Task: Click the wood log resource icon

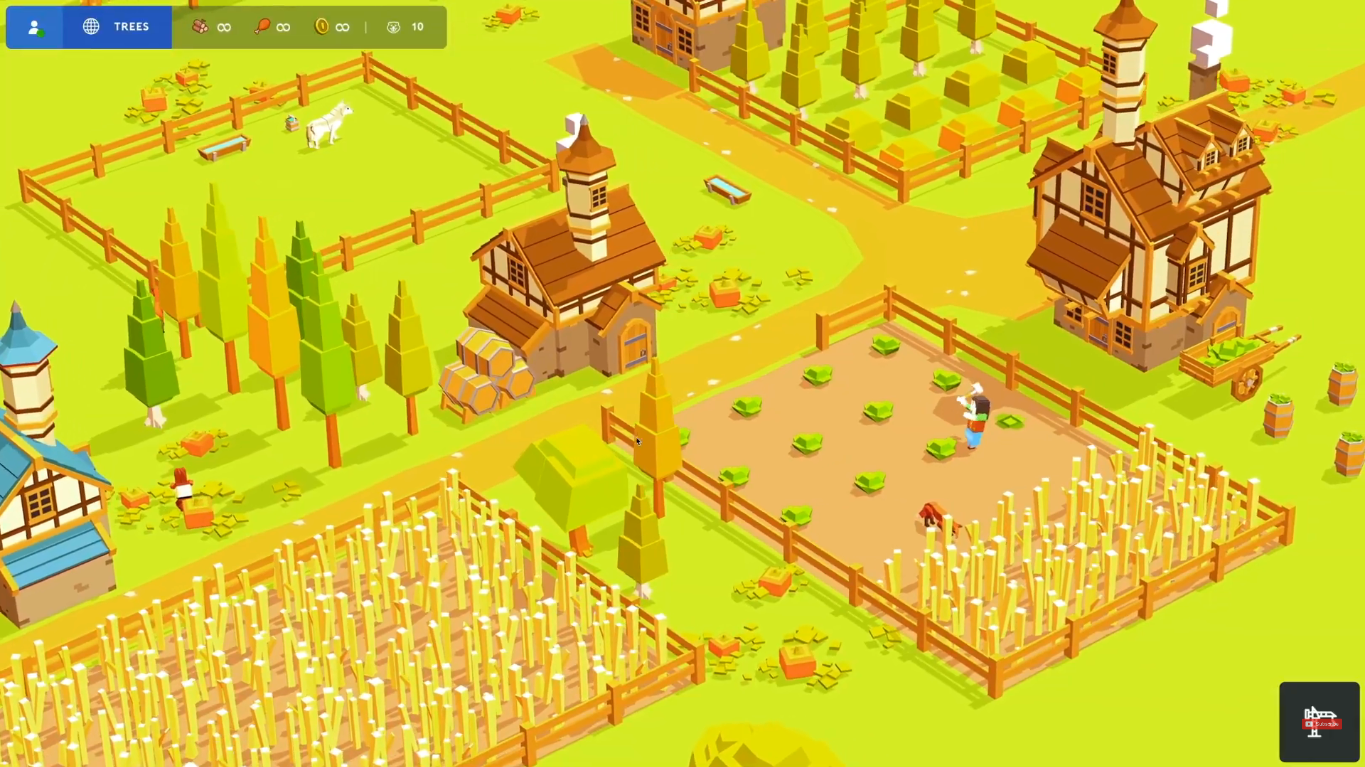Action: point(198,26)
